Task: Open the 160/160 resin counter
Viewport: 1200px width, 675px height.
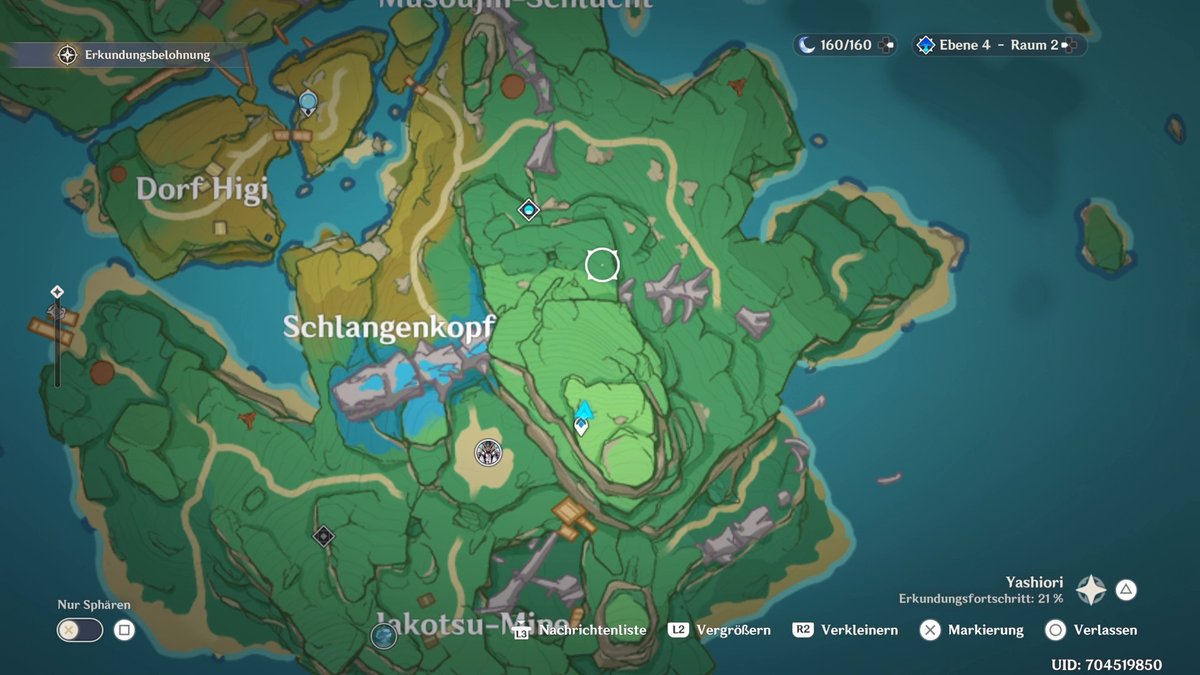Action: click(x=845, y=45)
